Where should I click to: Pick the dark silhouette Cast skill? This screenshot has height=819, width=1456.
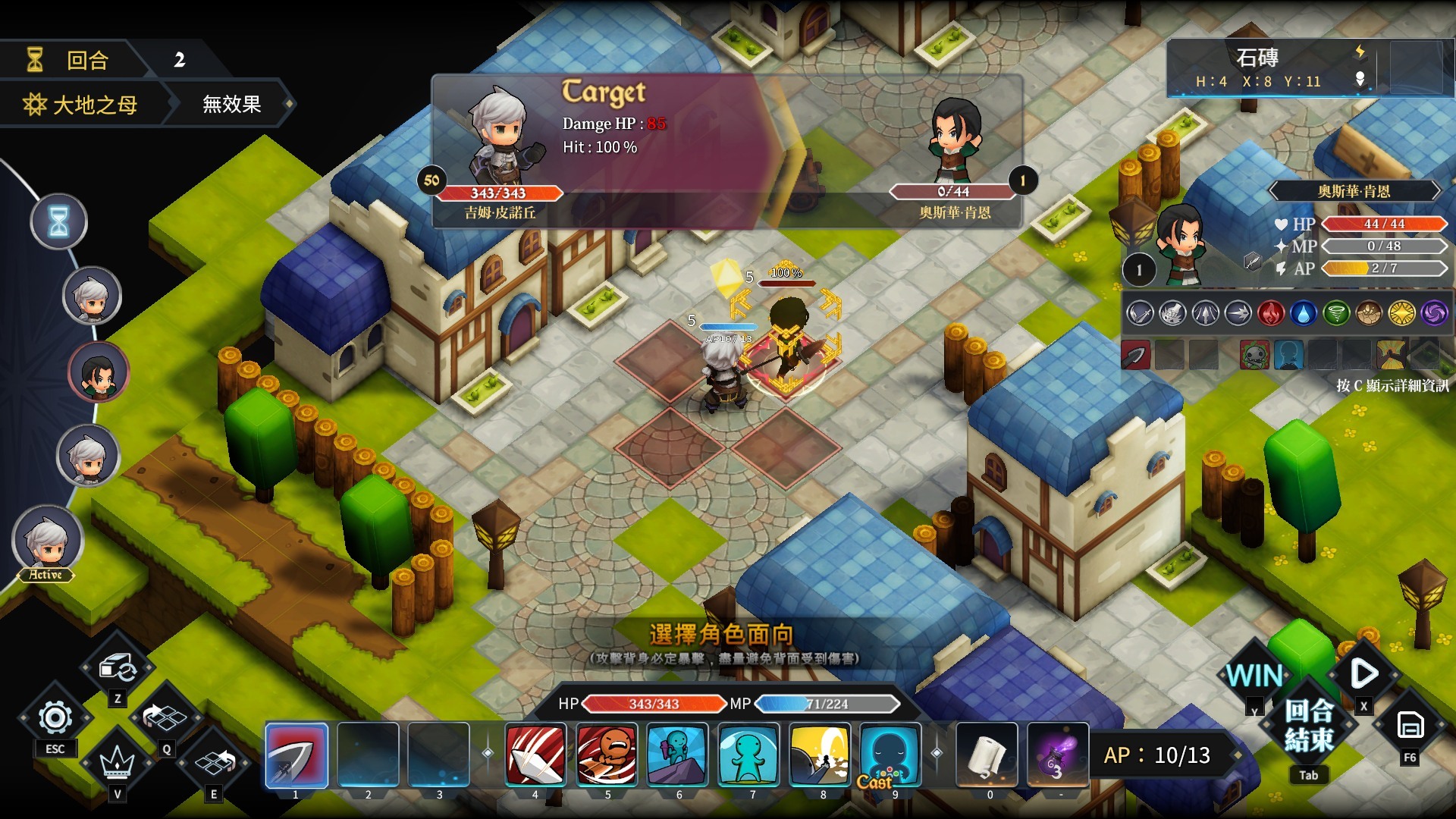click(x=890, y=755)
